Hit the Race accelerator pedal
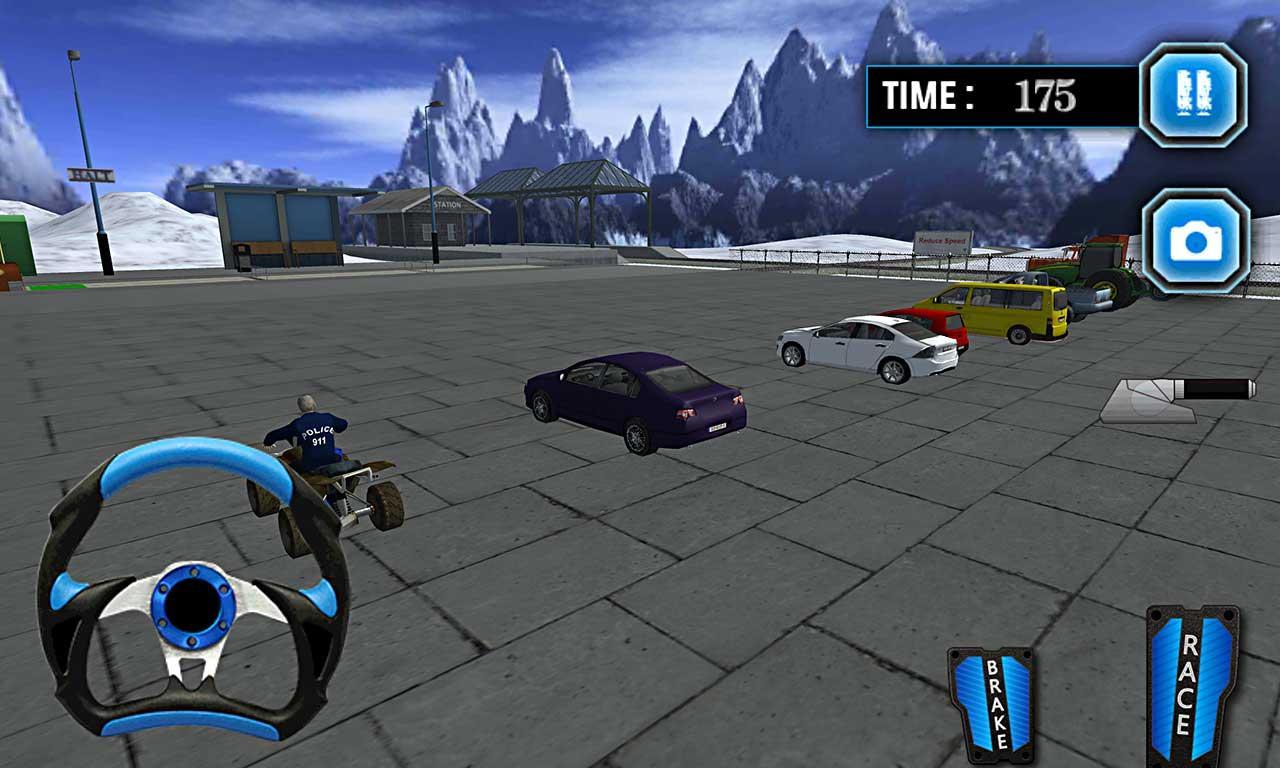 click(1192, 686)
